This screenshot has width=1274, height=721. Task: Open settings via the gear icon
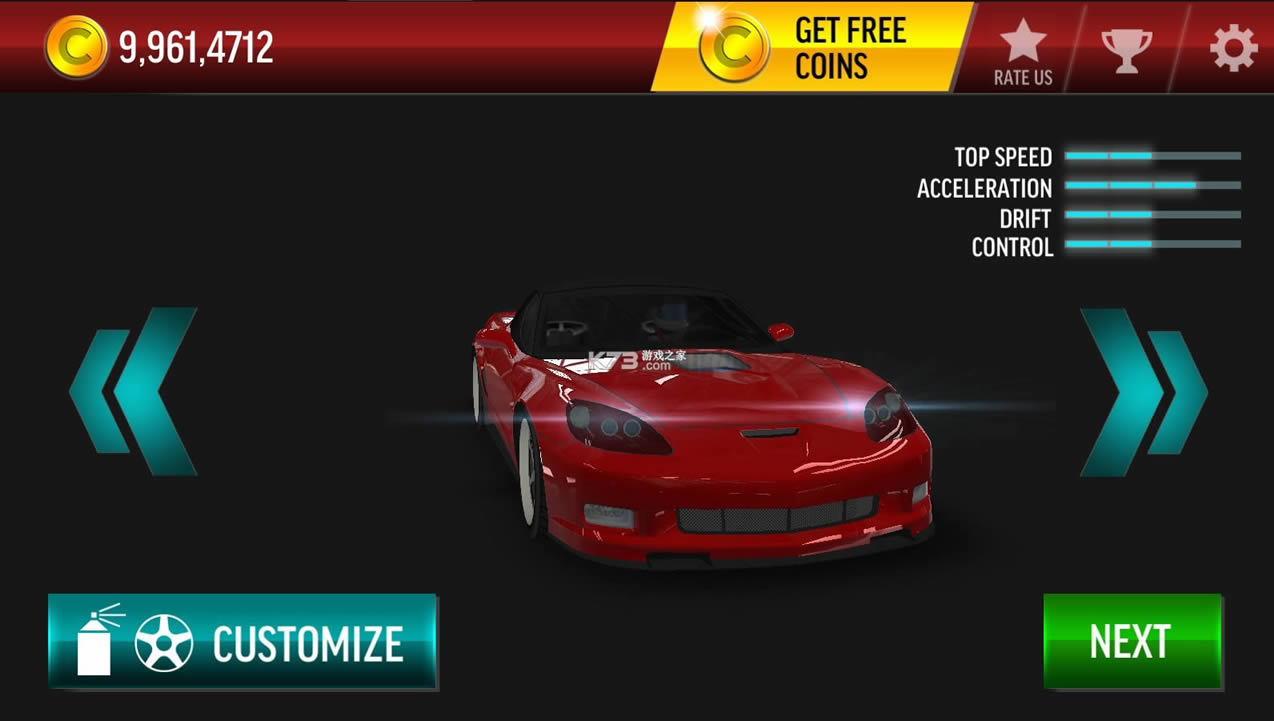(1233, 48)
